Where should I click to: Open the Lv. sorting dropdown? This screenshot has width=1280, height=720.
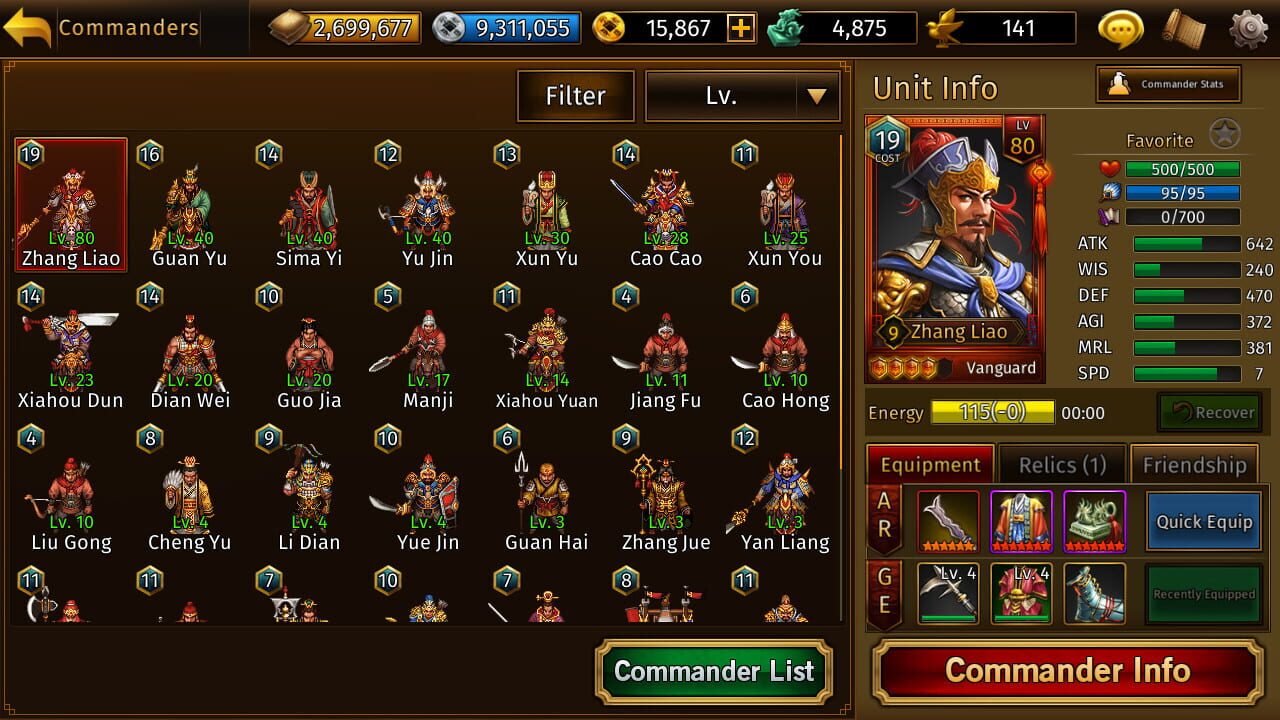[743, 96]
